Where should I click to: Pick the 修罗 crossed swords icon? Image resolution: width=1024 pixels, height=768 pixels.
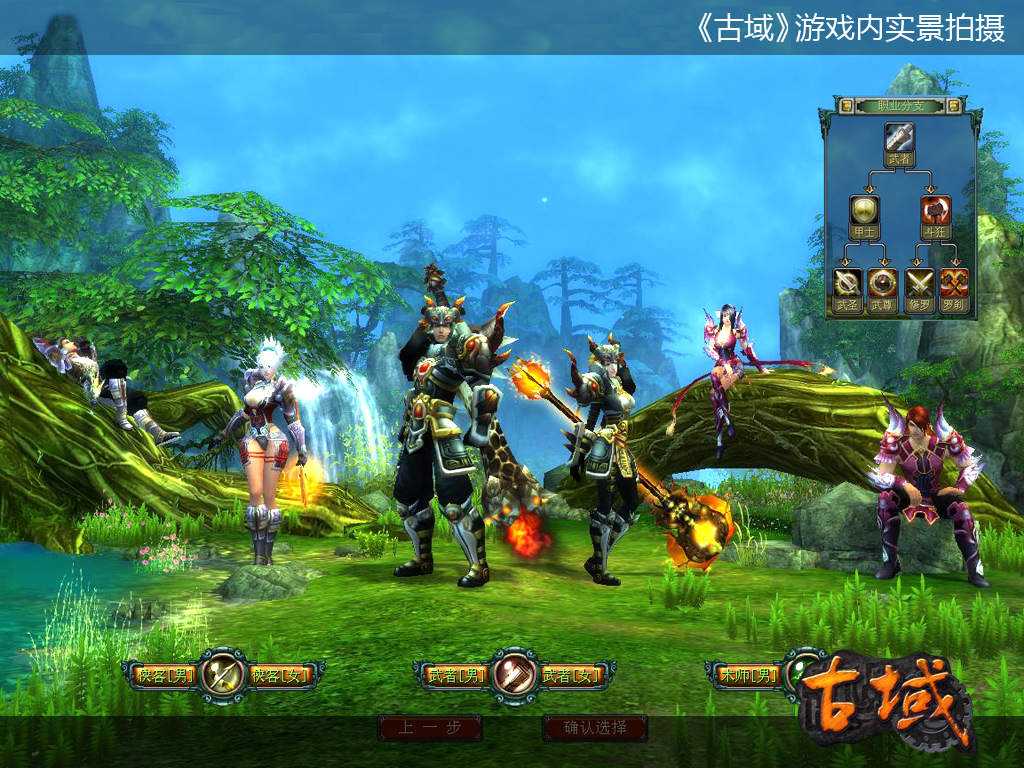[x=918, y=283]
